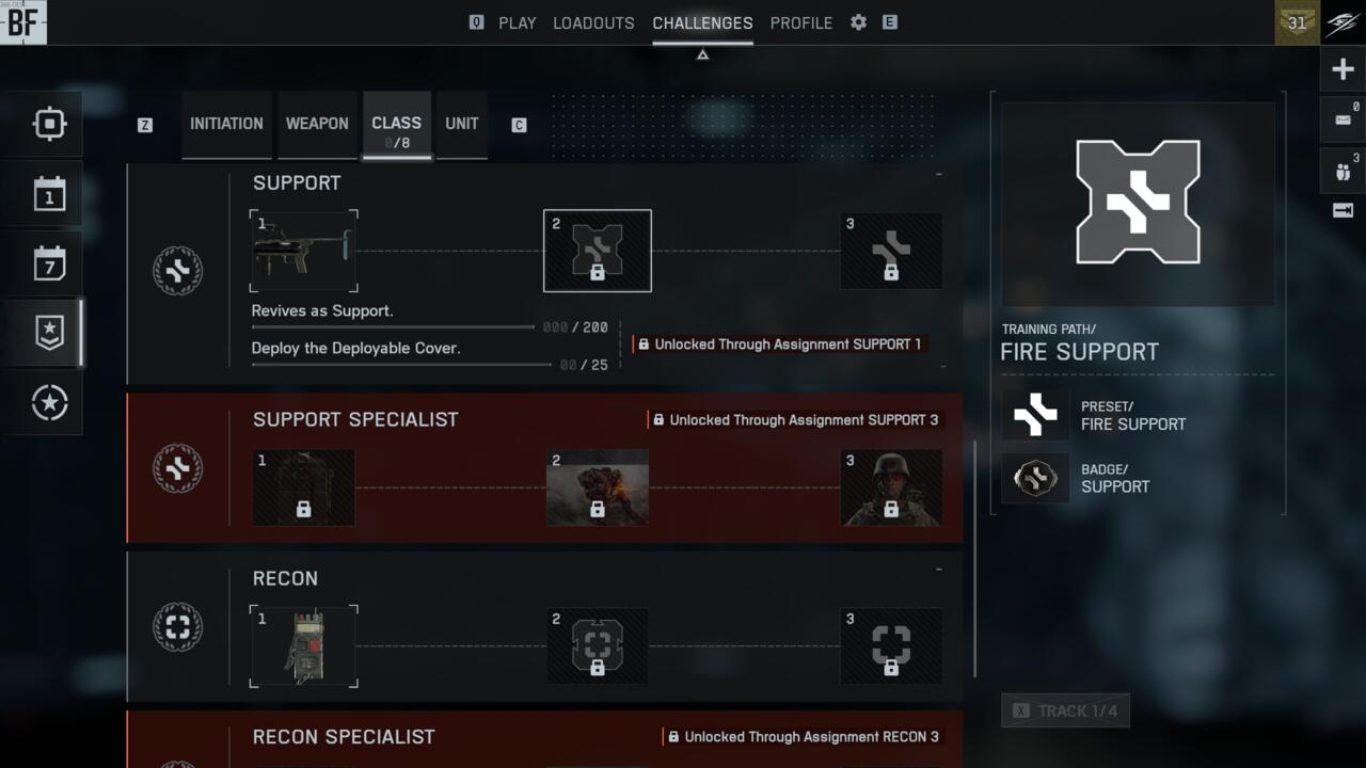Image resolution: width=1366 pixels, height=768 pixels.
Task: Select the Weapon challenges tab
Action: click(x=317, y=124)
